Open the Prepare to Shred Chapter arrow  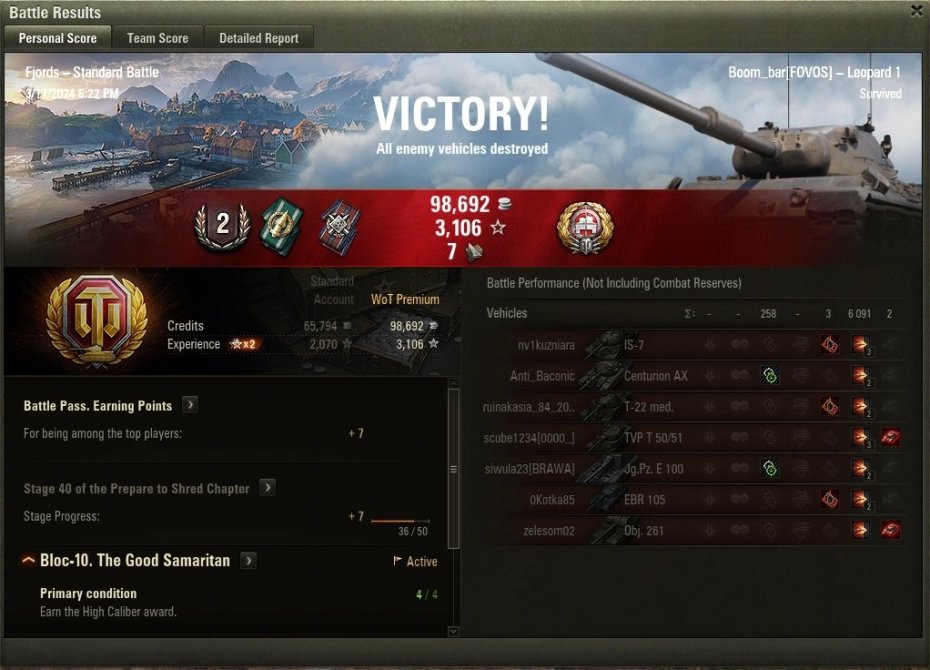(x=267, y=488)
